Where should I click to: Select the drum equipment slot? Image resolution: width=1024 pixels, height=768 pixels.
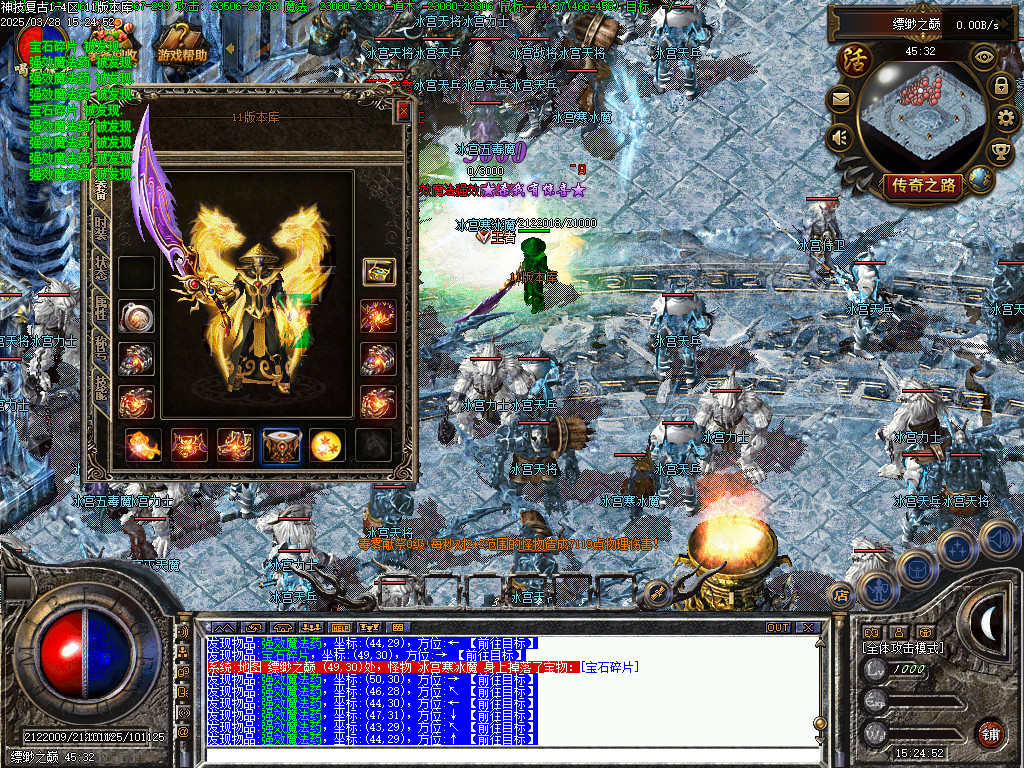[281, 445]
